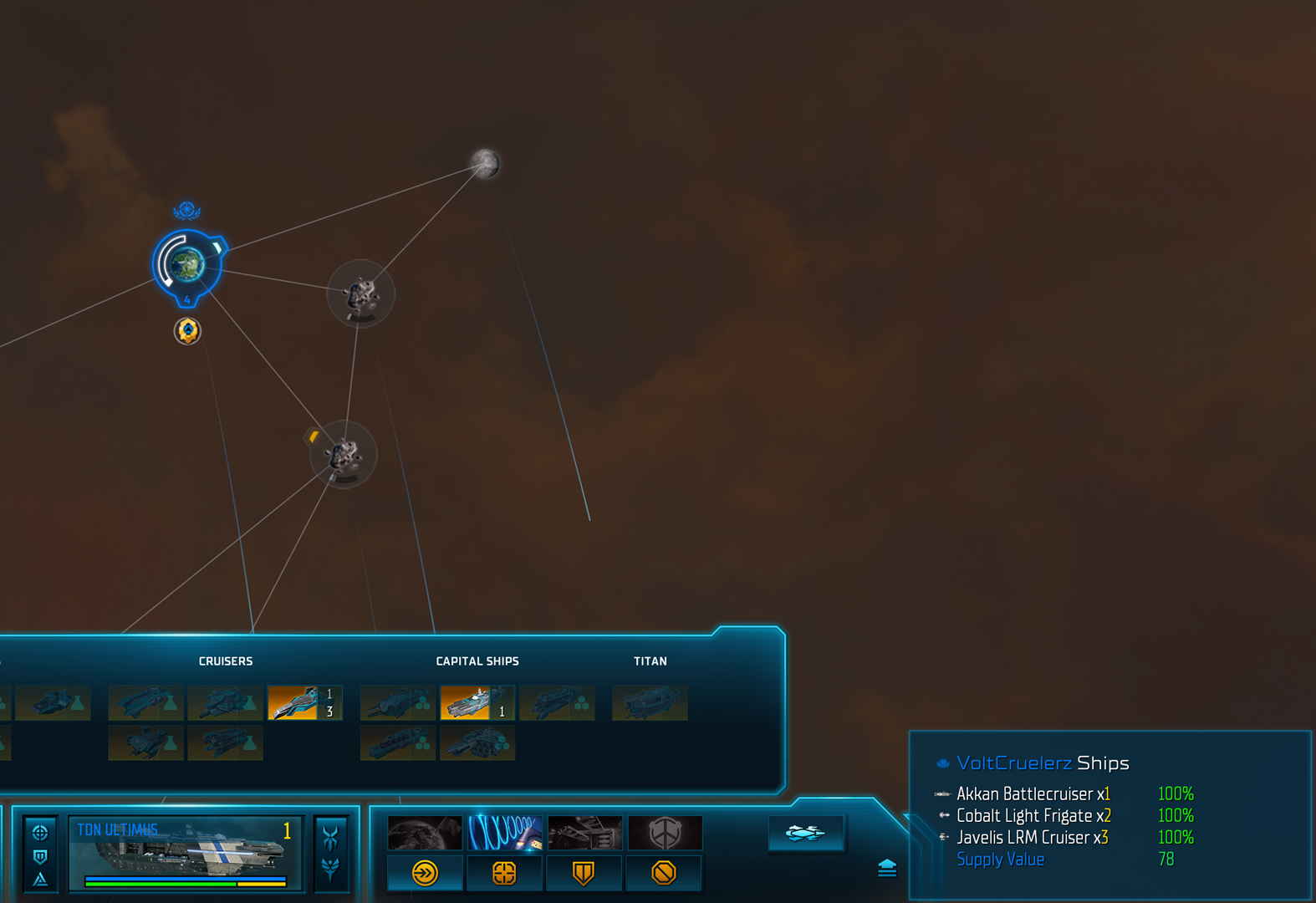1316x903 pixels.
Task: Select the triangle formation icon
Action: (x=40, y=879)
